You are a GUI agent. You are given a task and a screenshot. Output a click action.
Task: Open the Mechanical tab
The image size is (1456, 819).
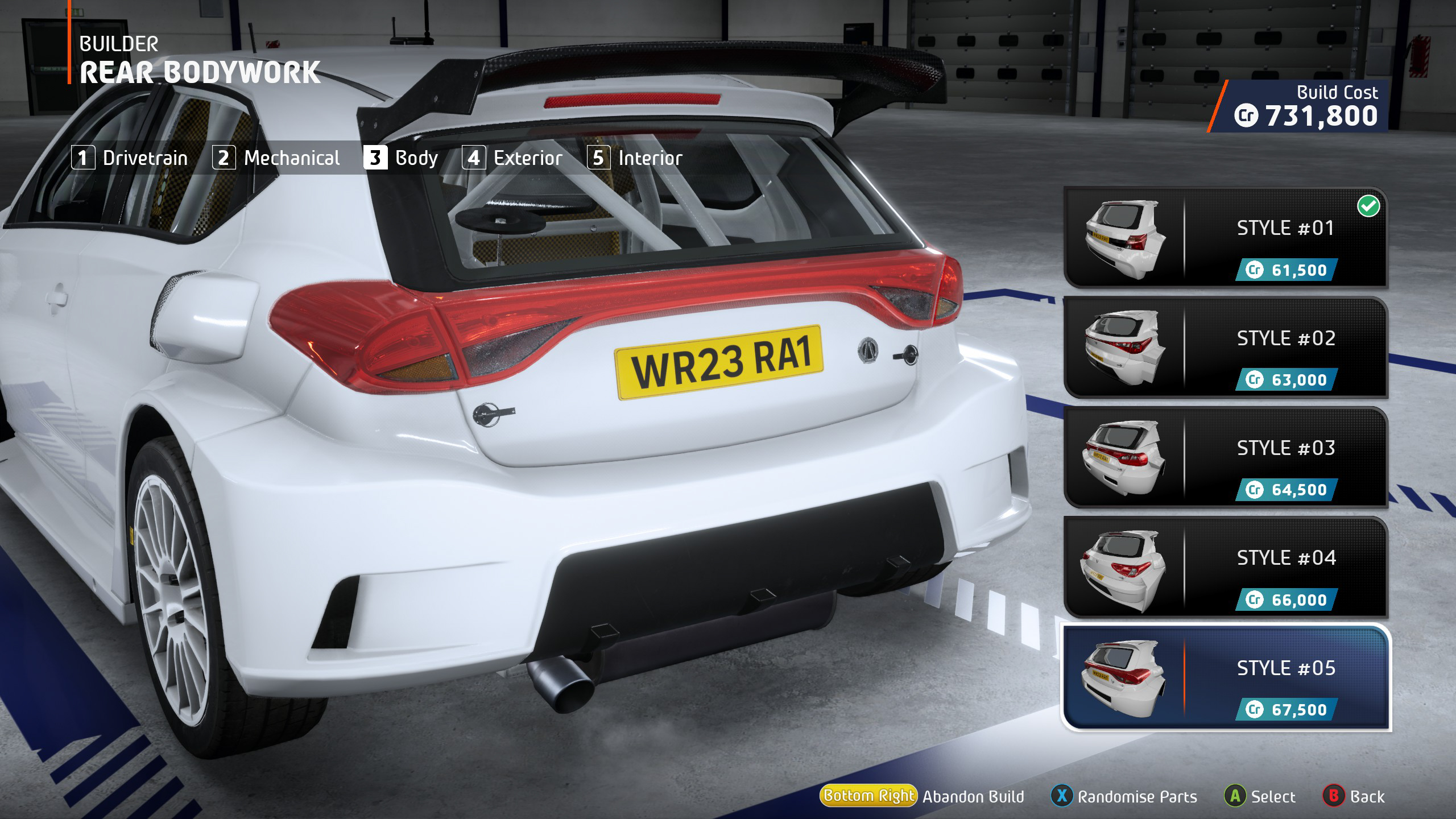pos(276,158)
